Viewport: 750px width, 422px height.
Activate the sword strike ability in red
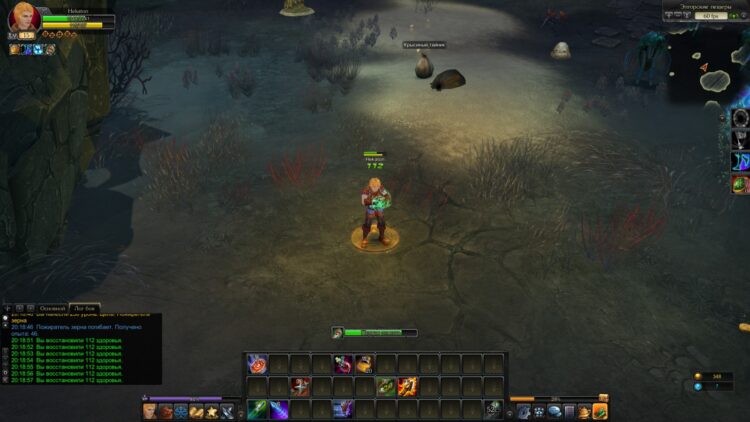tap(300, 386)
